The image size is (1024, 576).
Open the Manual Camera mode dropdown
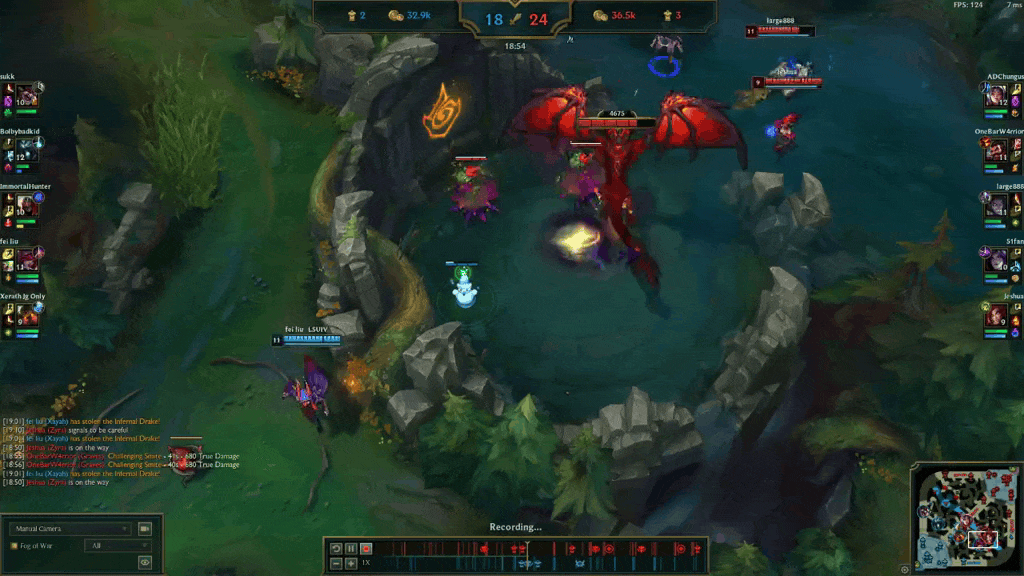70,528
